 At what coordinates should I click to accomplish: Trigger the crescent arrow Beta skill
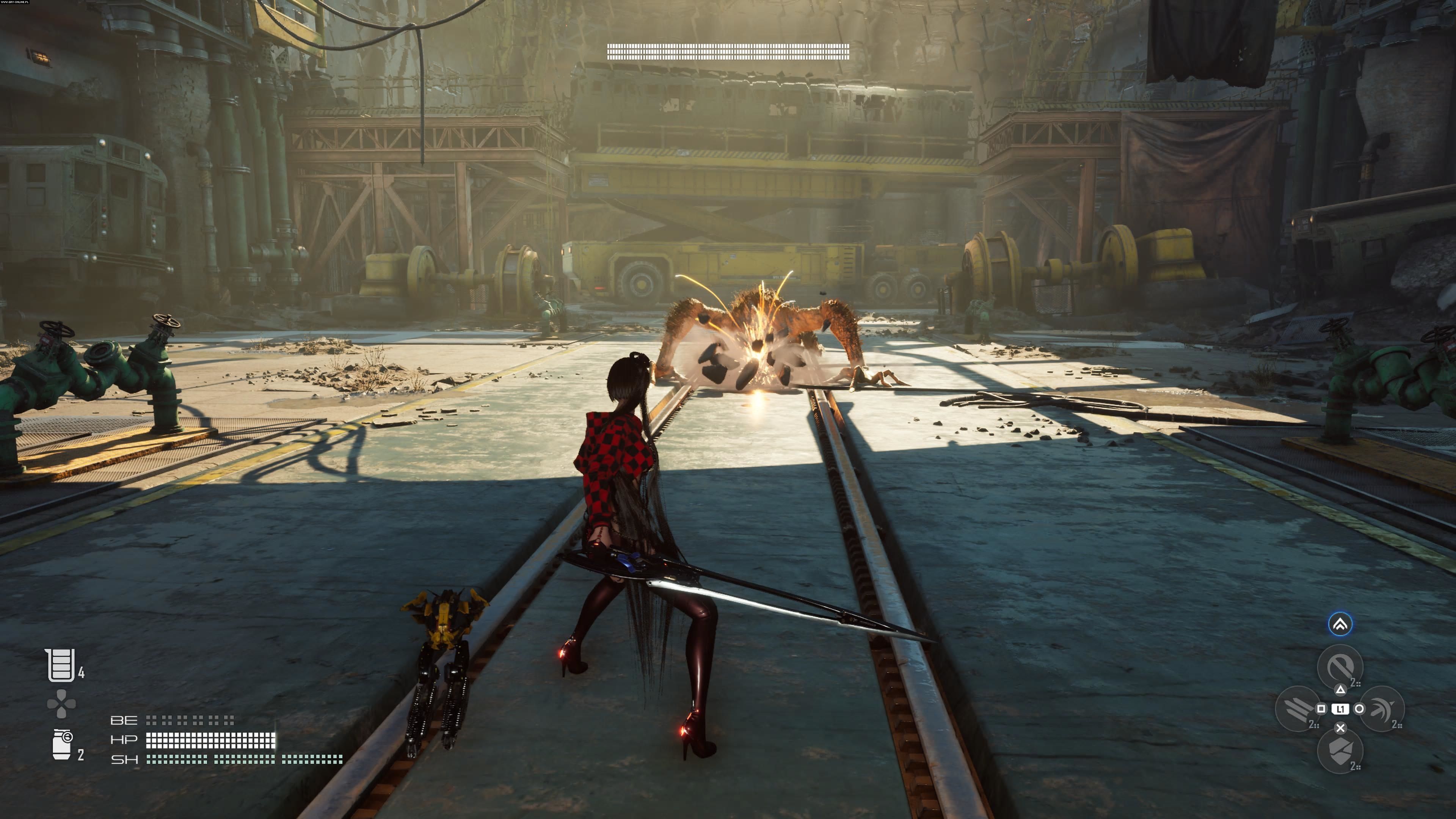(x=1382, y=709)
